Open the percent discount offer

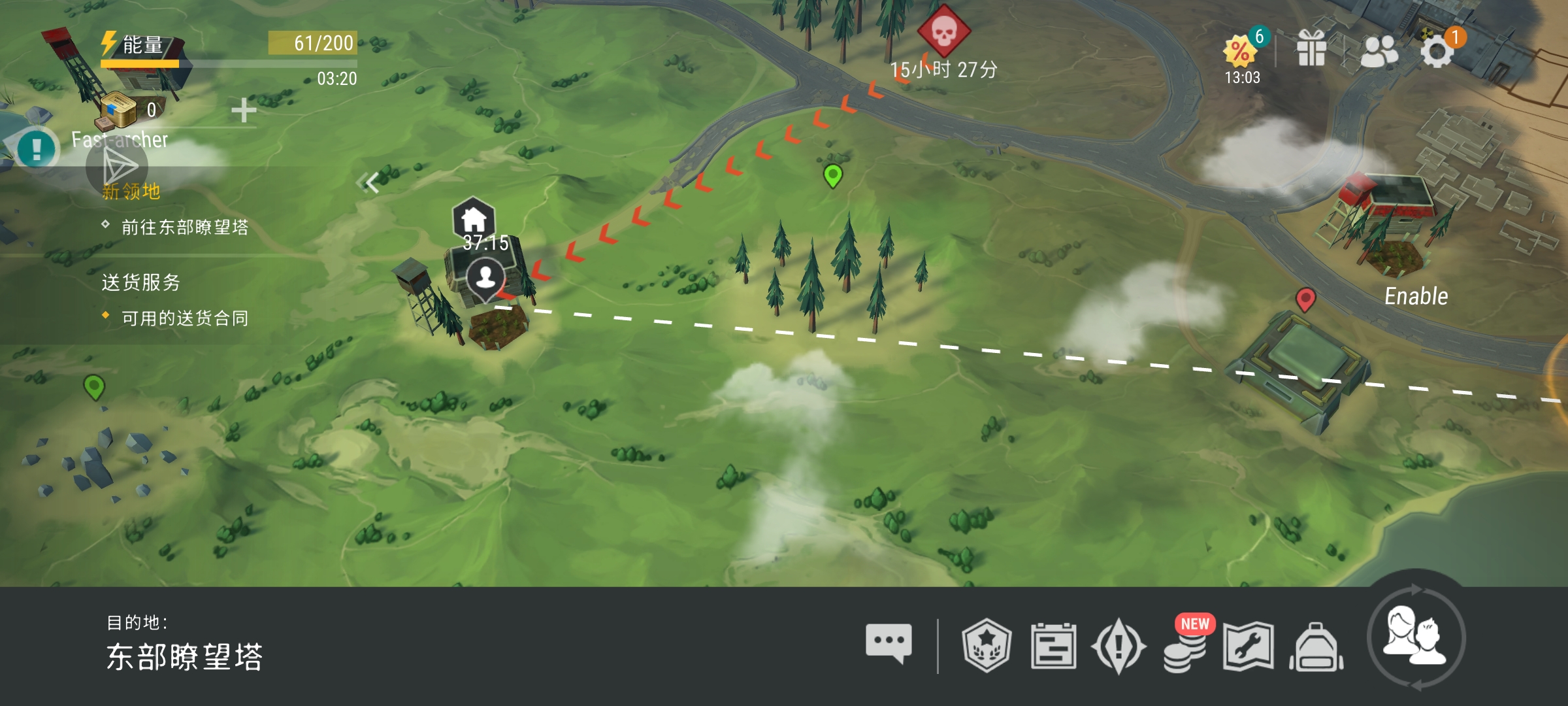[x=1241, y=52]
